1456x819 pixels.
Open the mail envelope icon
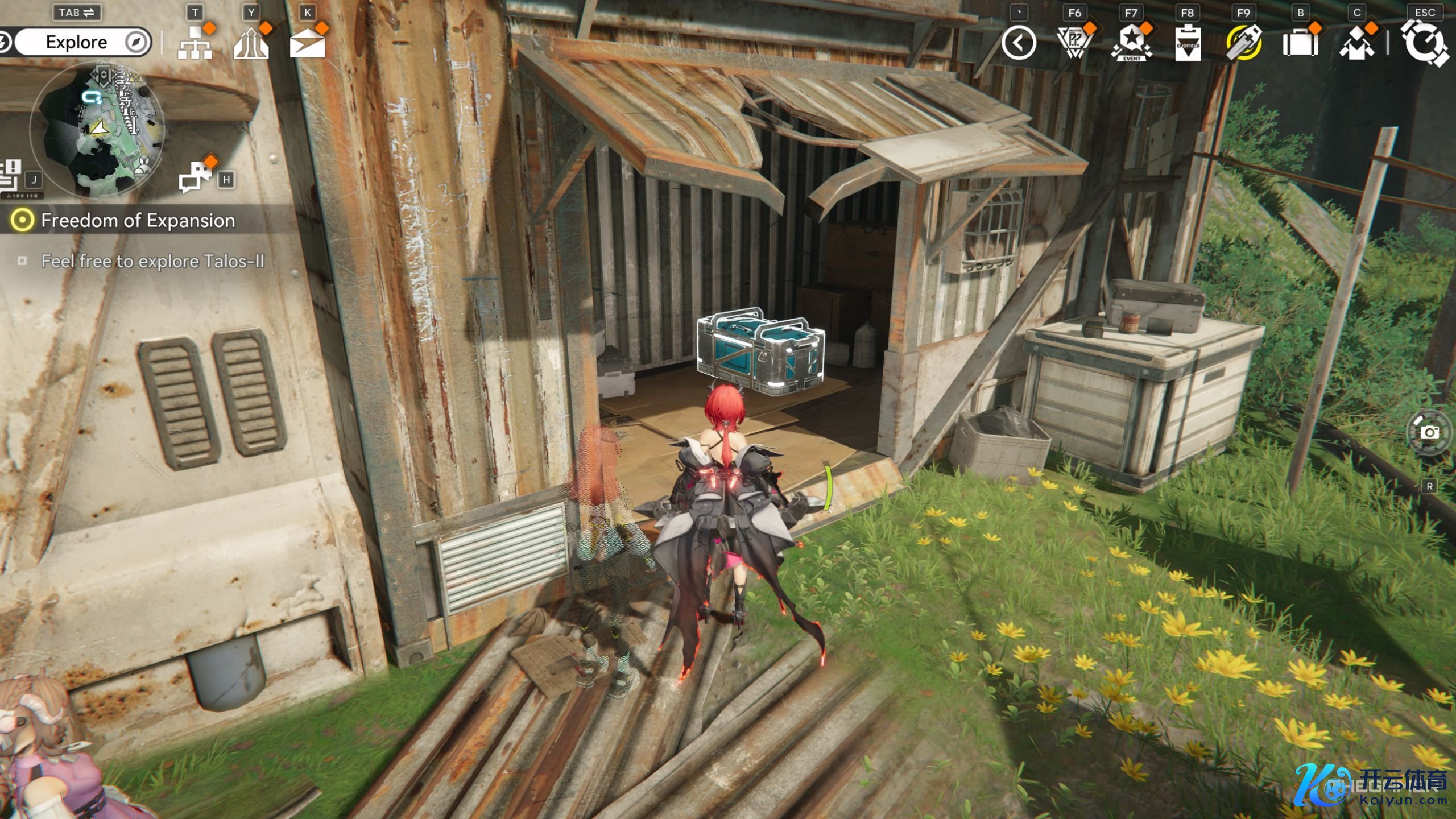[307, 43]
